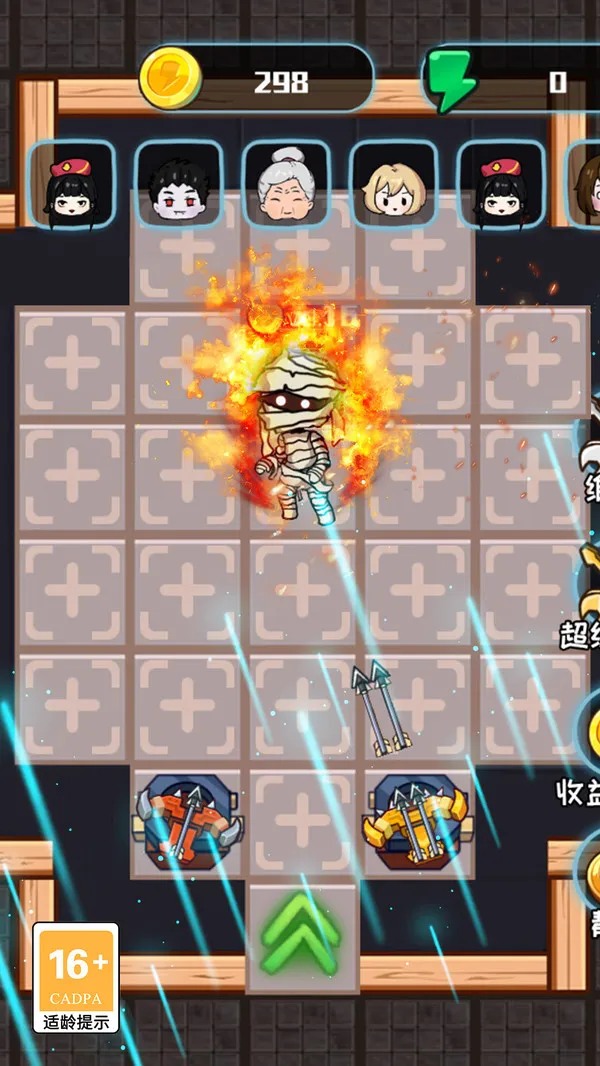Screen dimensions: 600x1066
Task: Click the gold coin currency icon
Action: (x=171, y=80)
